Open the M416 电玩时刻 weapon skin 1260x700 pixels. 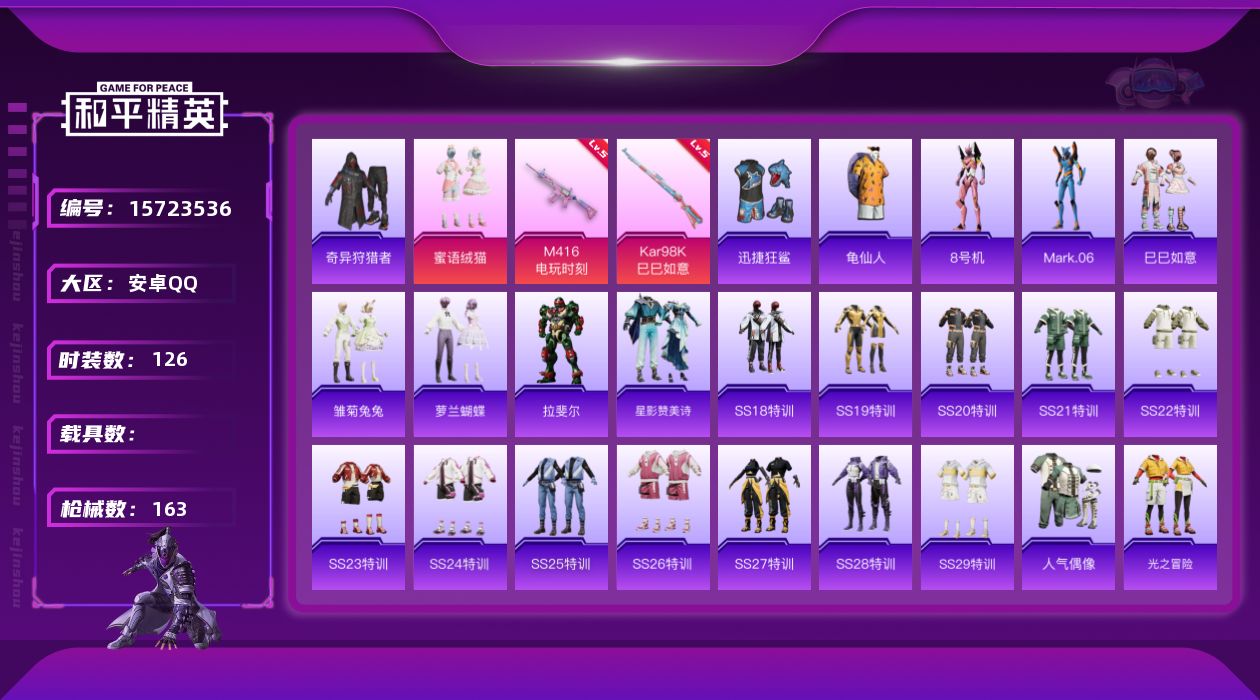click(561, 211)
